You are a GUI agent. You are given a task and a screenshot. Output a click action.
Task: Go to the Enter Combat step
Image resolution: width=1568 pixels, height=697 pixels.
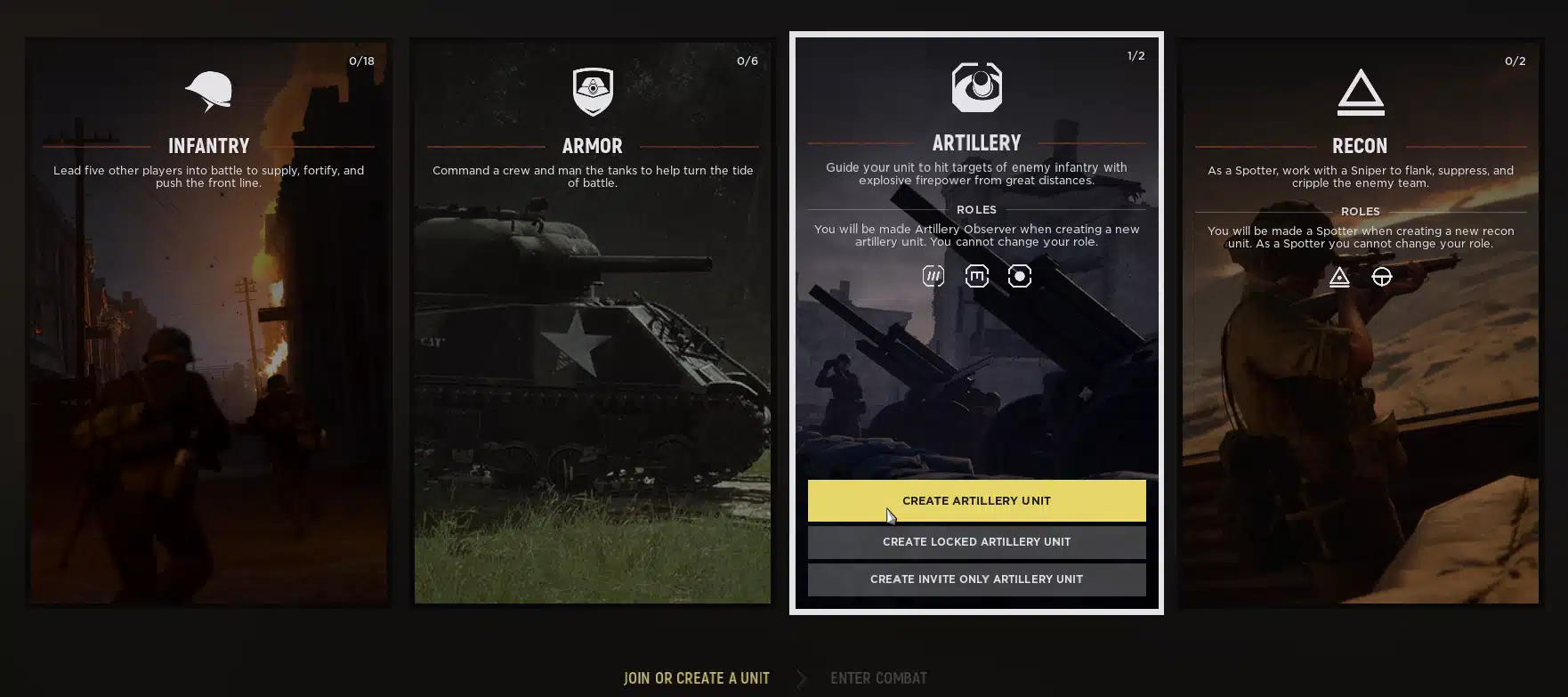(x=878, y=678)
